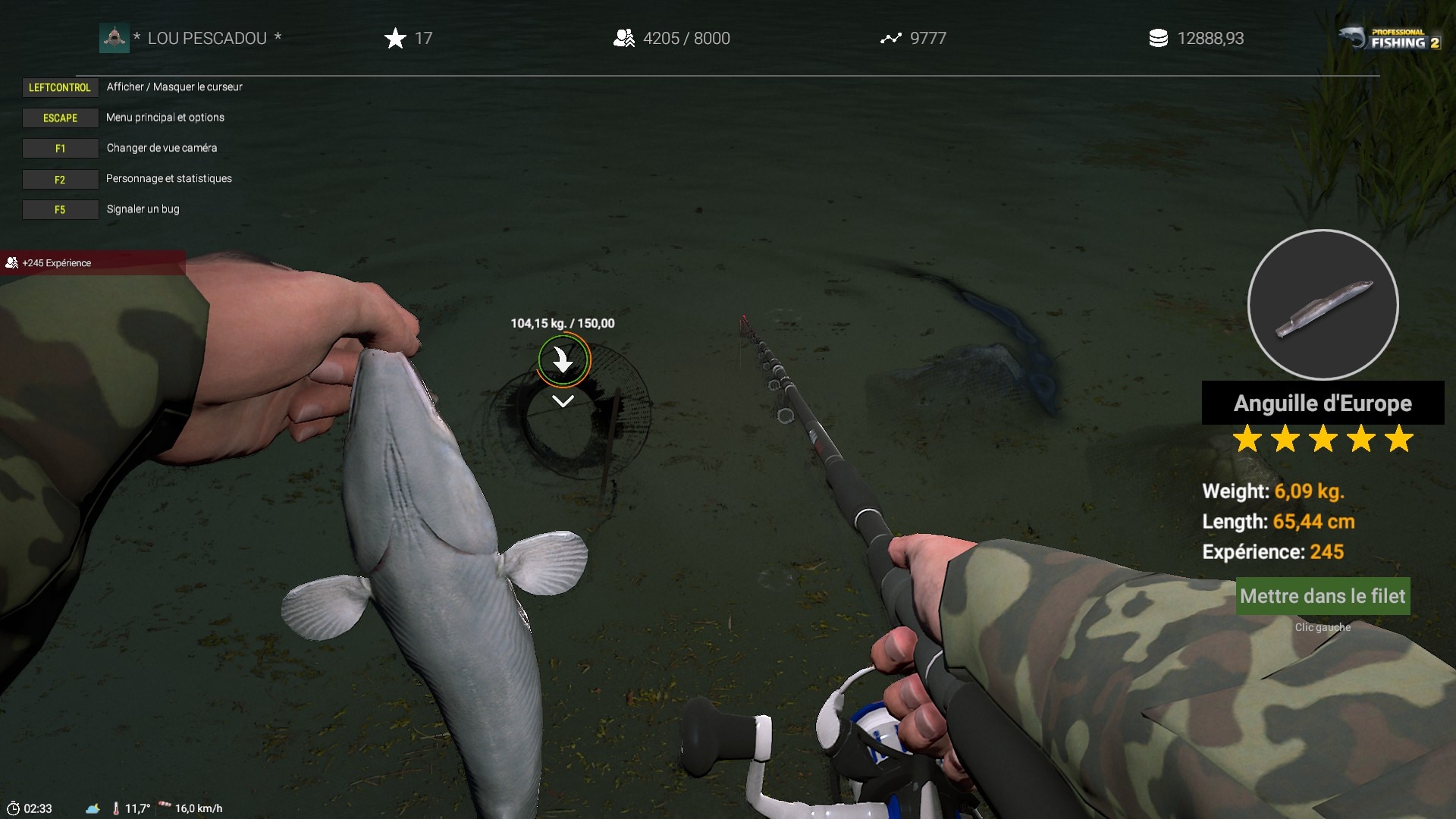This screenshot has height=819, width=1456.
Task: Open the Lou Pescadou player profile avatar
Action: pyautogui.click(x=114, y=38)
